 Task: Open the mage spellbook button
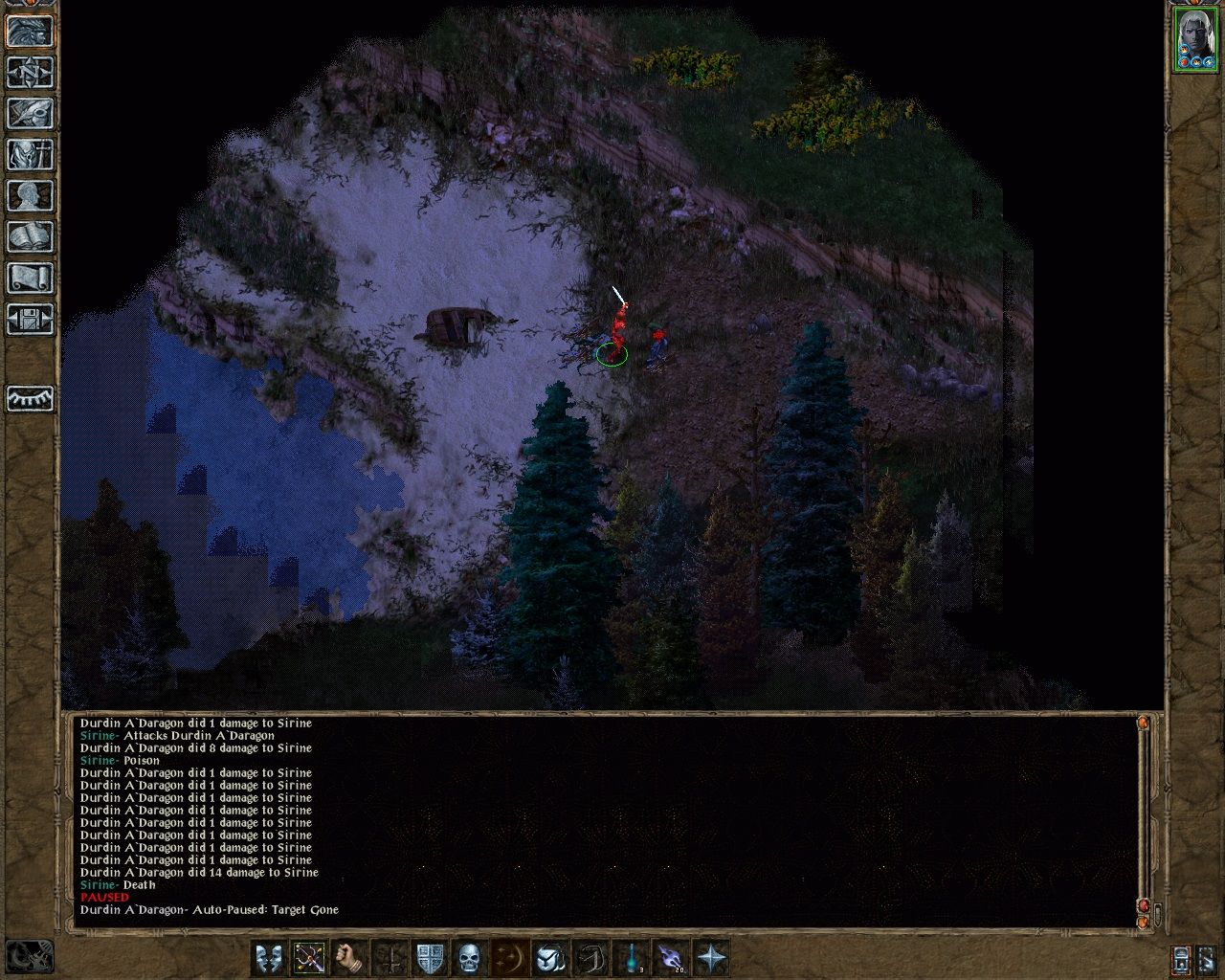click(30, 236)
